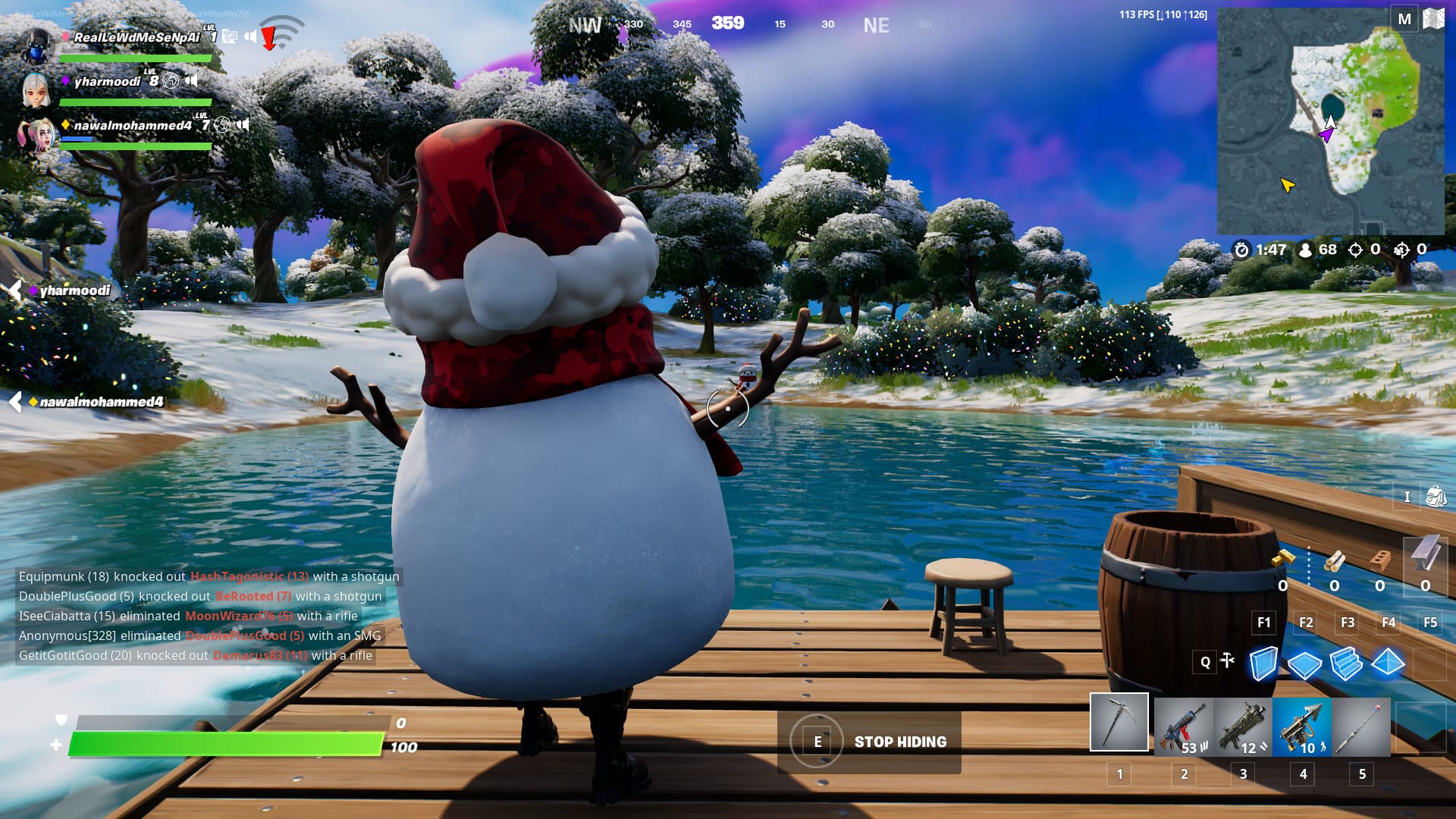This screenshot has width=1456, height=819.
Task: Toggle RealLeWdMeSeNpAi's speaker icon
Action: coord(250,35)
